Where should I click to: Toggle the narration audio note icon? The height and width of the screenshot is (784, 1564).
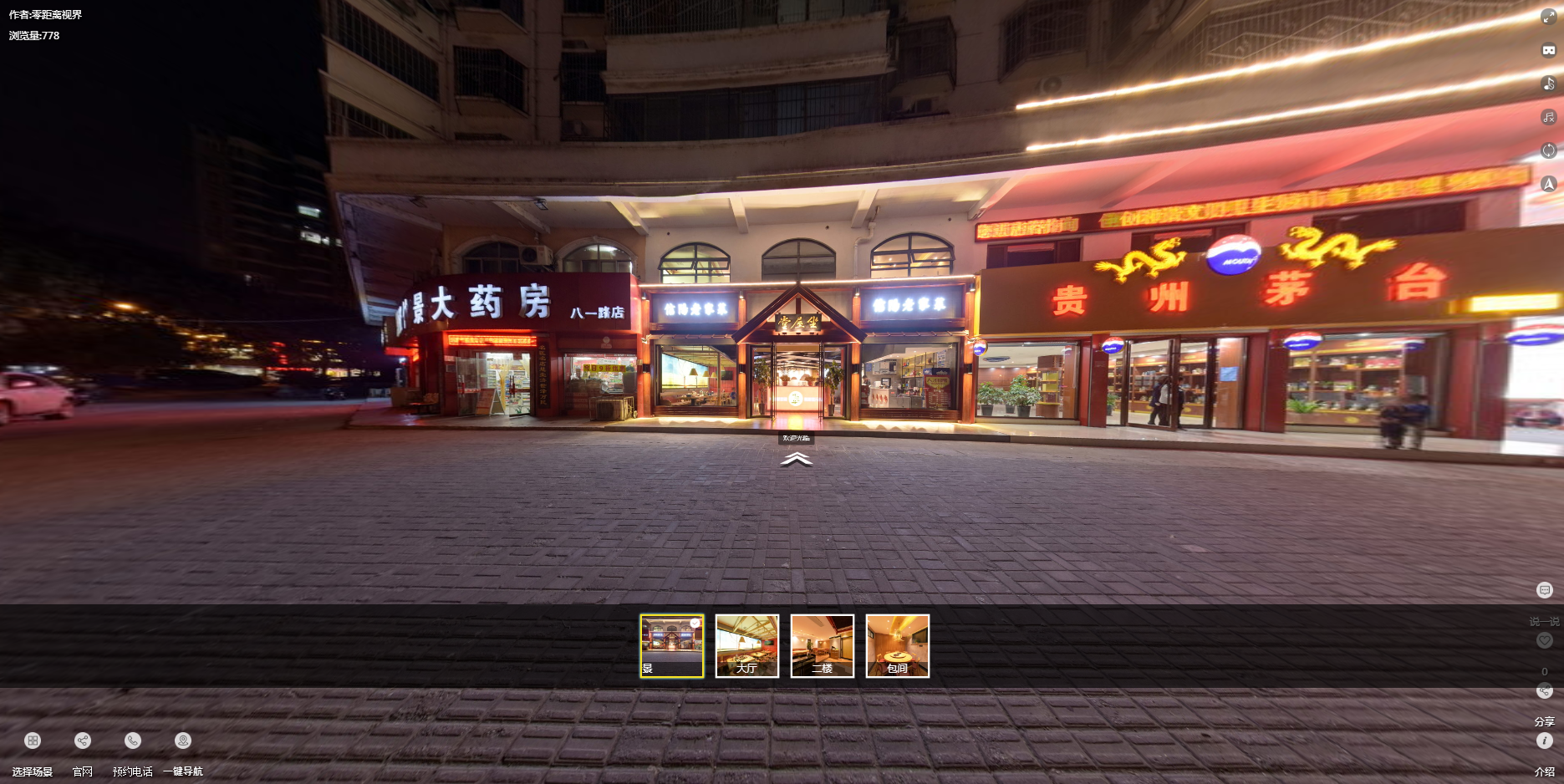click(x=1548, y=84)
